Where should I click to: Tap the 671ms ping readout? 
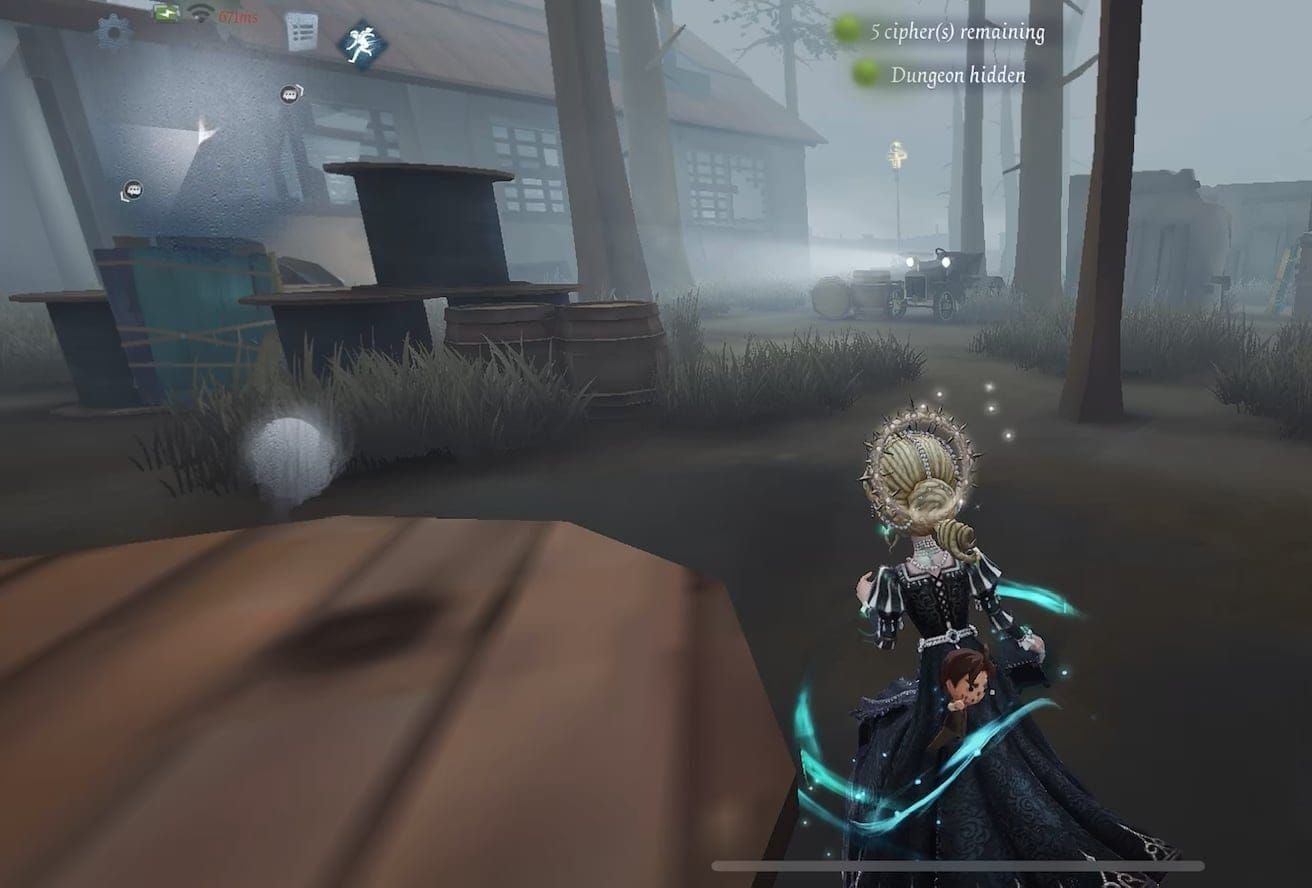(237, 15)
